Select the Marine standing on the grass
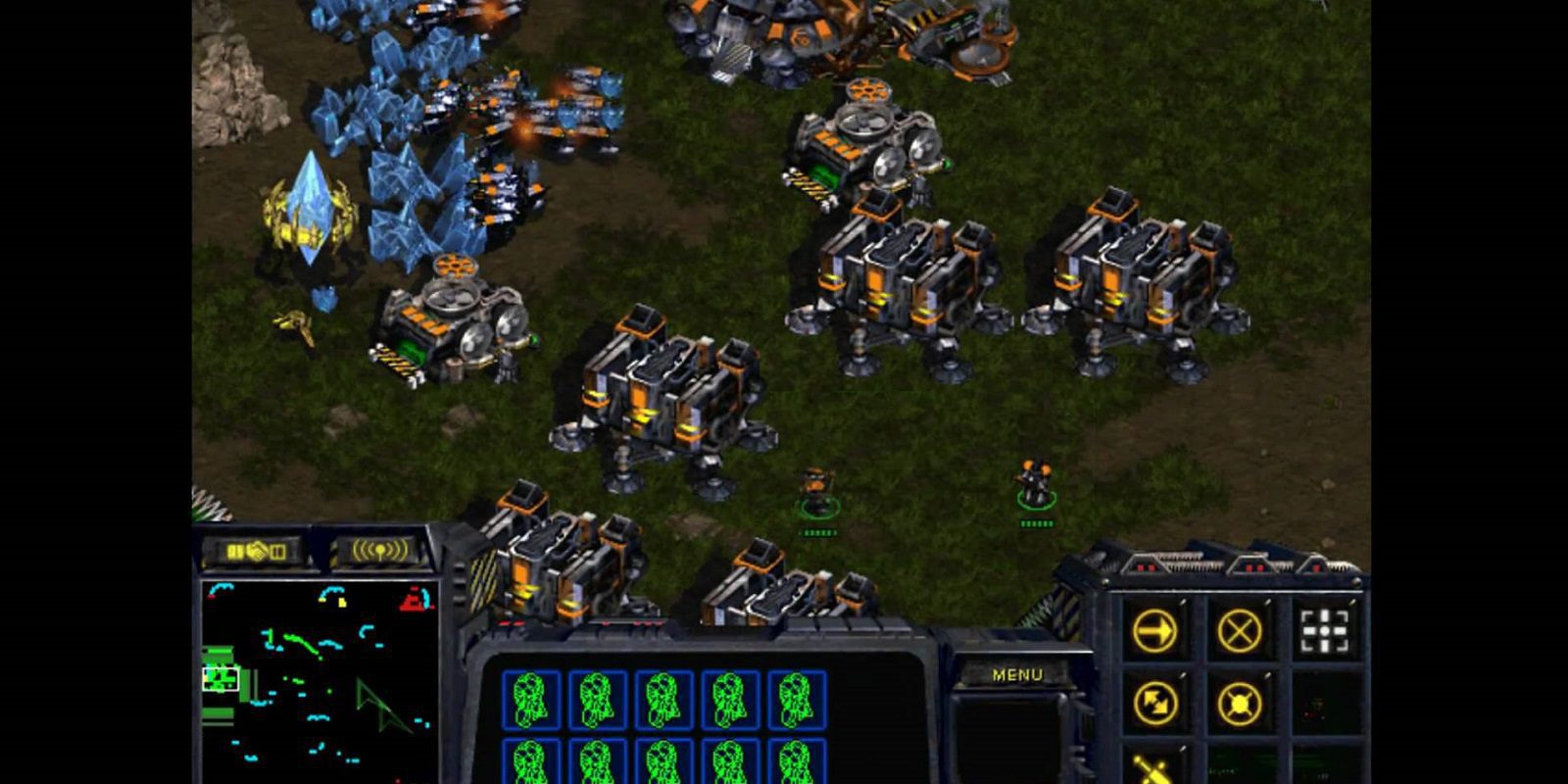1568x784 pixels. click(x=818, y=488)
